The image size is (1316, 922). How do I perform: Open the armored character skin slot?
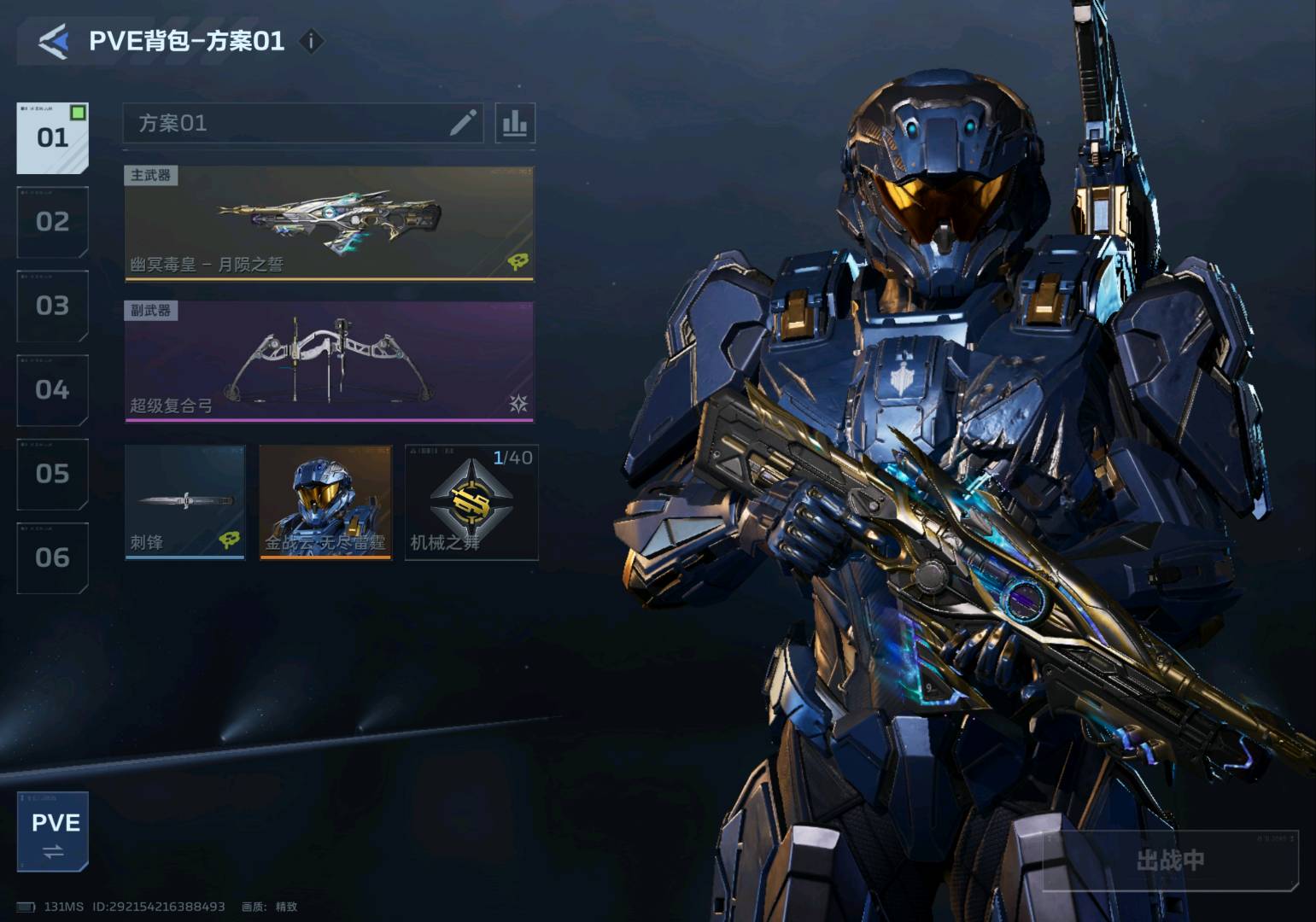click(325, 502)
